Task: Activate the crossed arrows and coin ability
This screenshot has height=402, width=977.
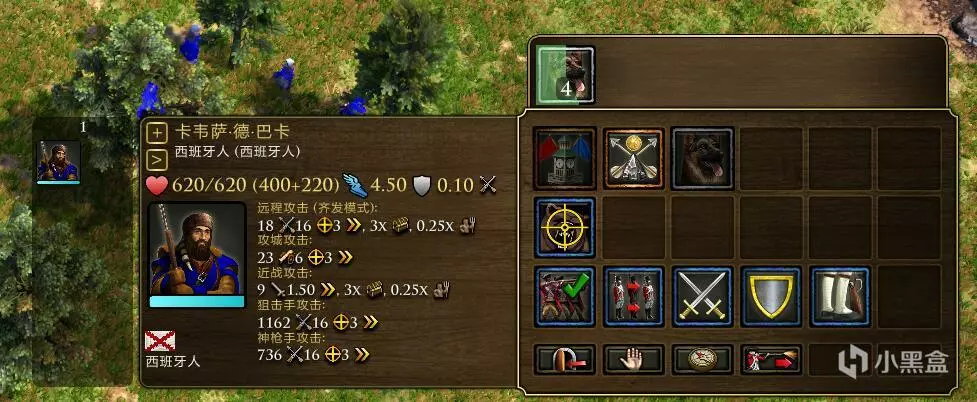Action: [634, 158]
